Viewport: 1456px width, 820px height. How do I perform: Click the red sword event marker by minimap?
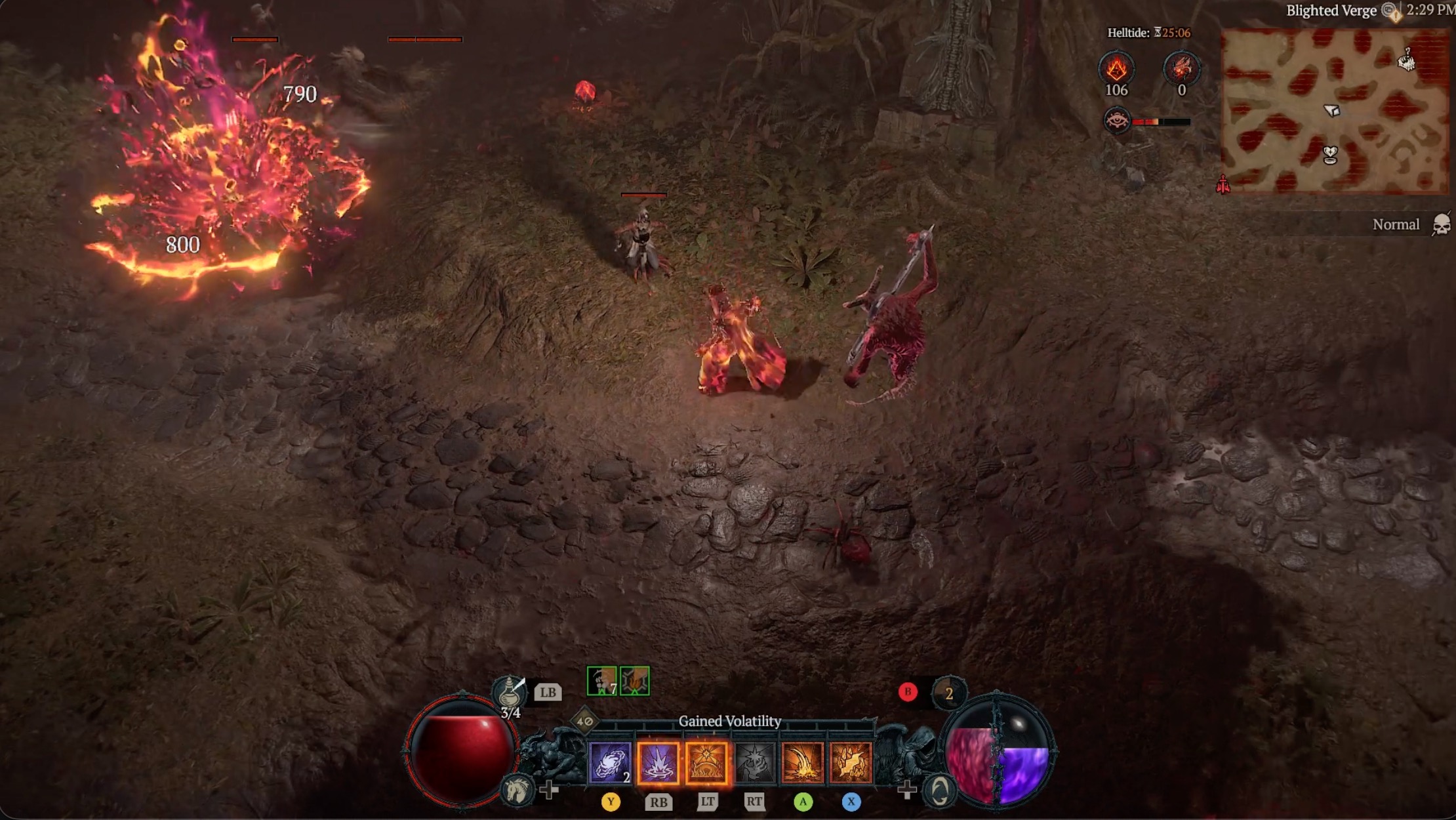[1223, 184]
